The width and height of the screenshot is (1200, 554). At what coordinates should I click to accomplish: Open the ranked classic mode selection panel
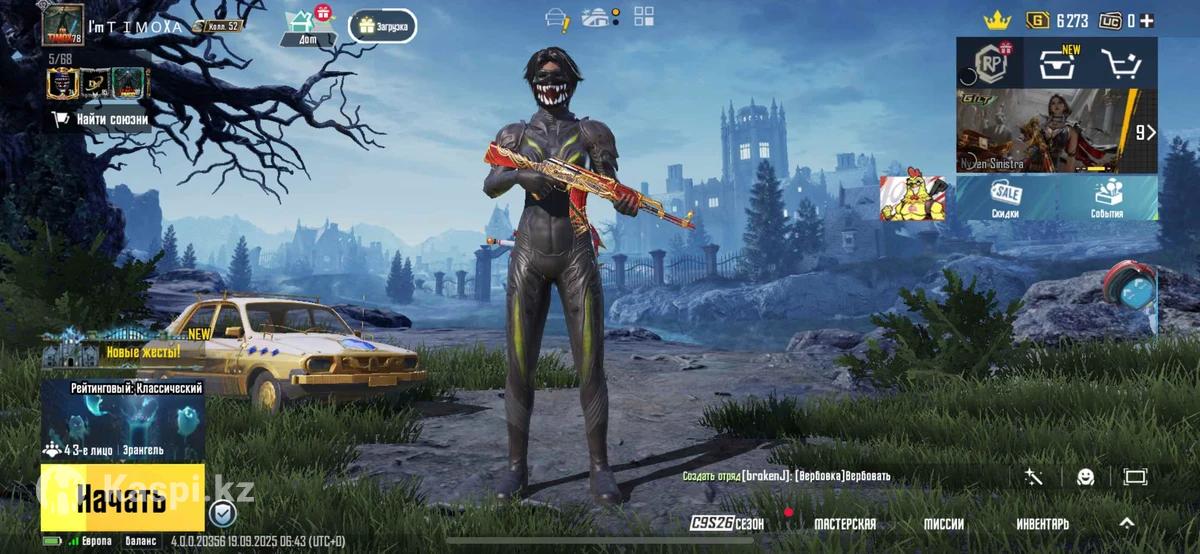point(122,420)
